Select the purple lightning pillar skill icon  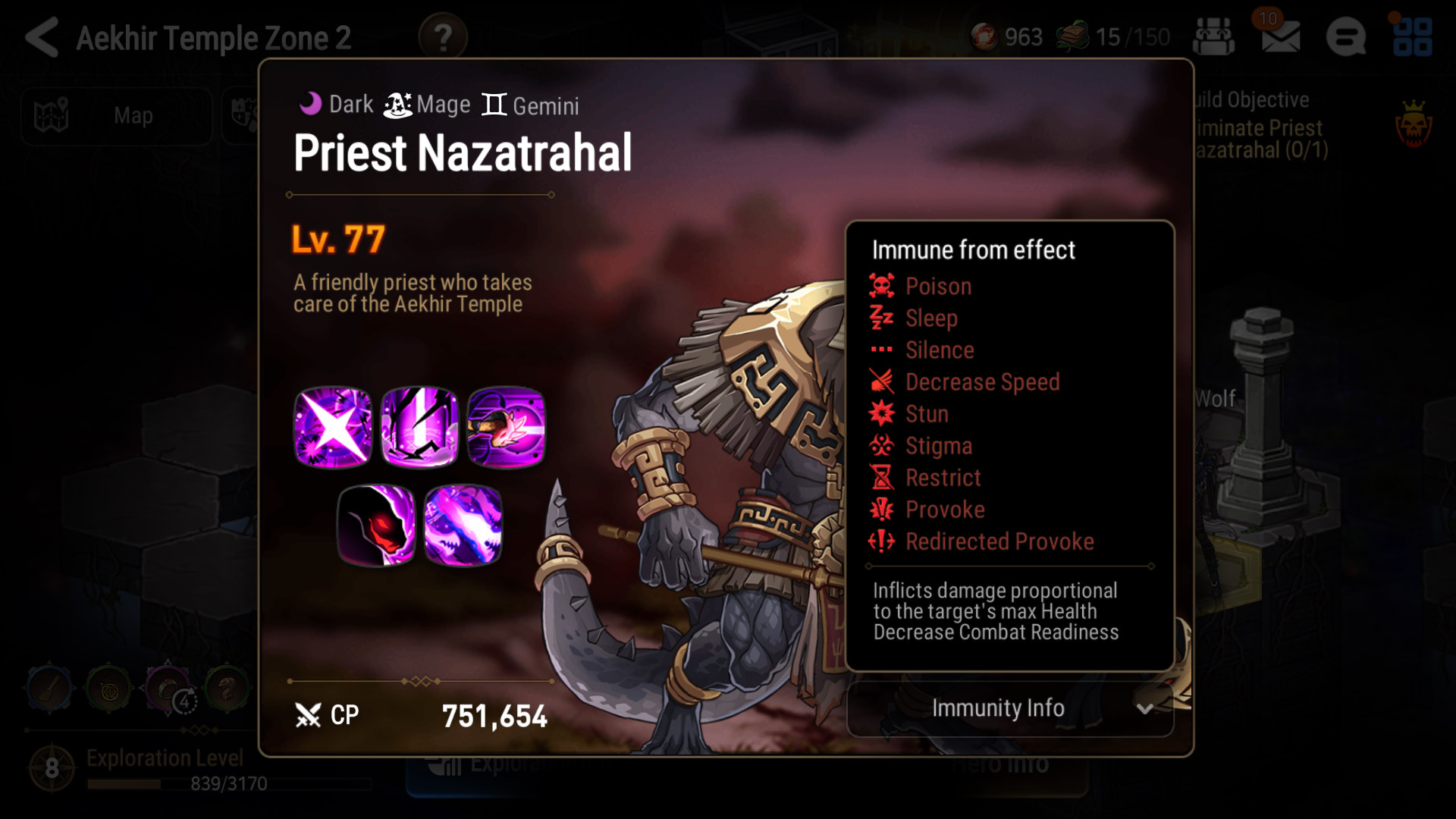coord(419,427)
